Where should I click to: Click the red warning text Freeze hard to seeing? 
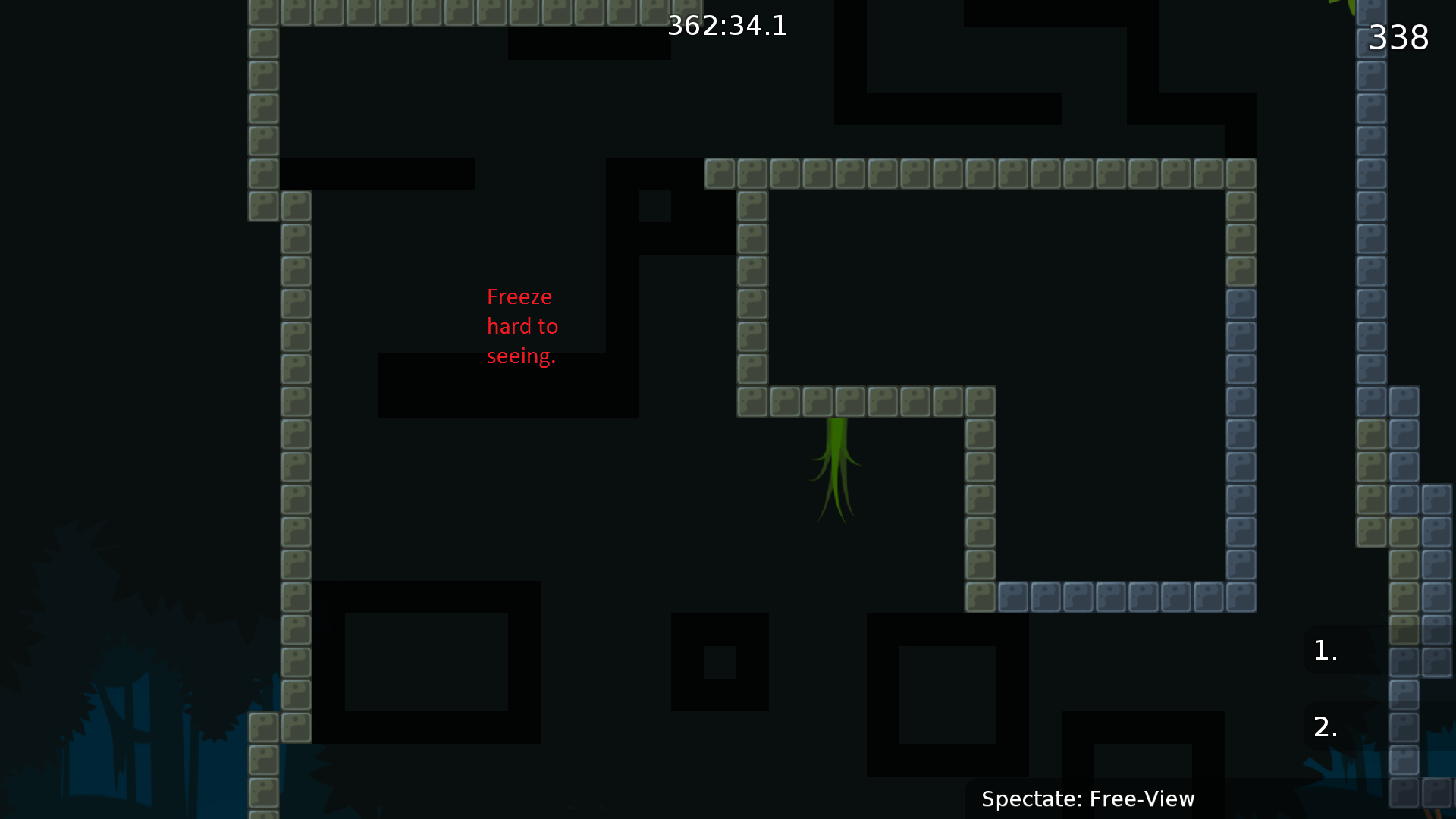[x=522, y=326]
